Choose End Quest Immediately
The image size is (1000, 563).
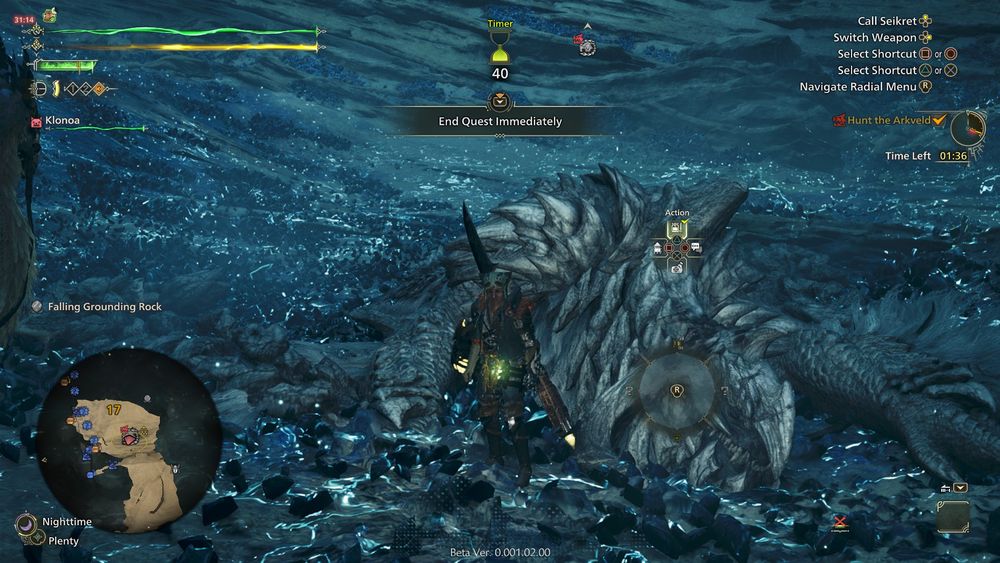pyautogui.click(x=499, y=121)
